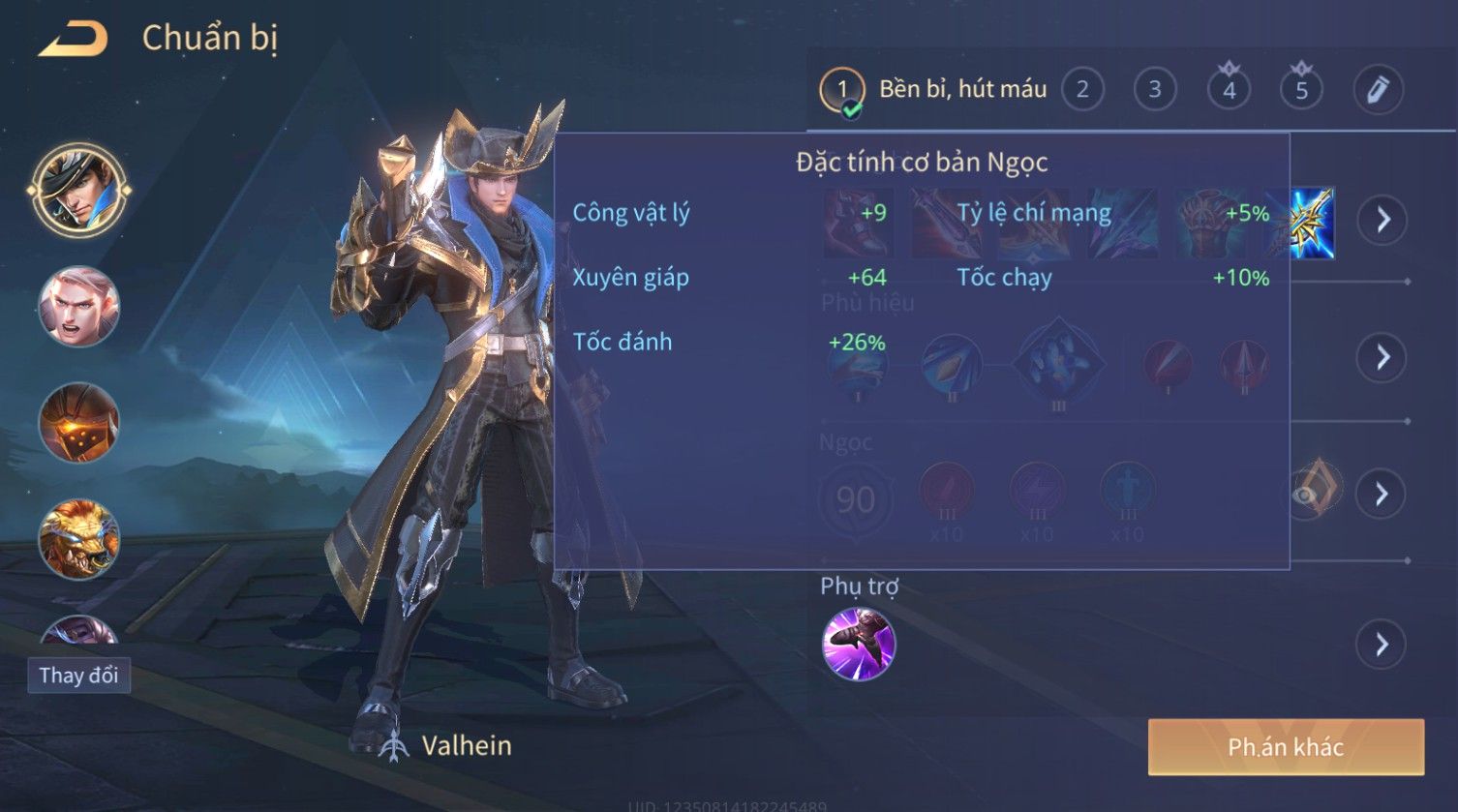Screen dimensions: 1458x812
Task: Switch to preset slot 3
Action: [x=1154, y=90]
